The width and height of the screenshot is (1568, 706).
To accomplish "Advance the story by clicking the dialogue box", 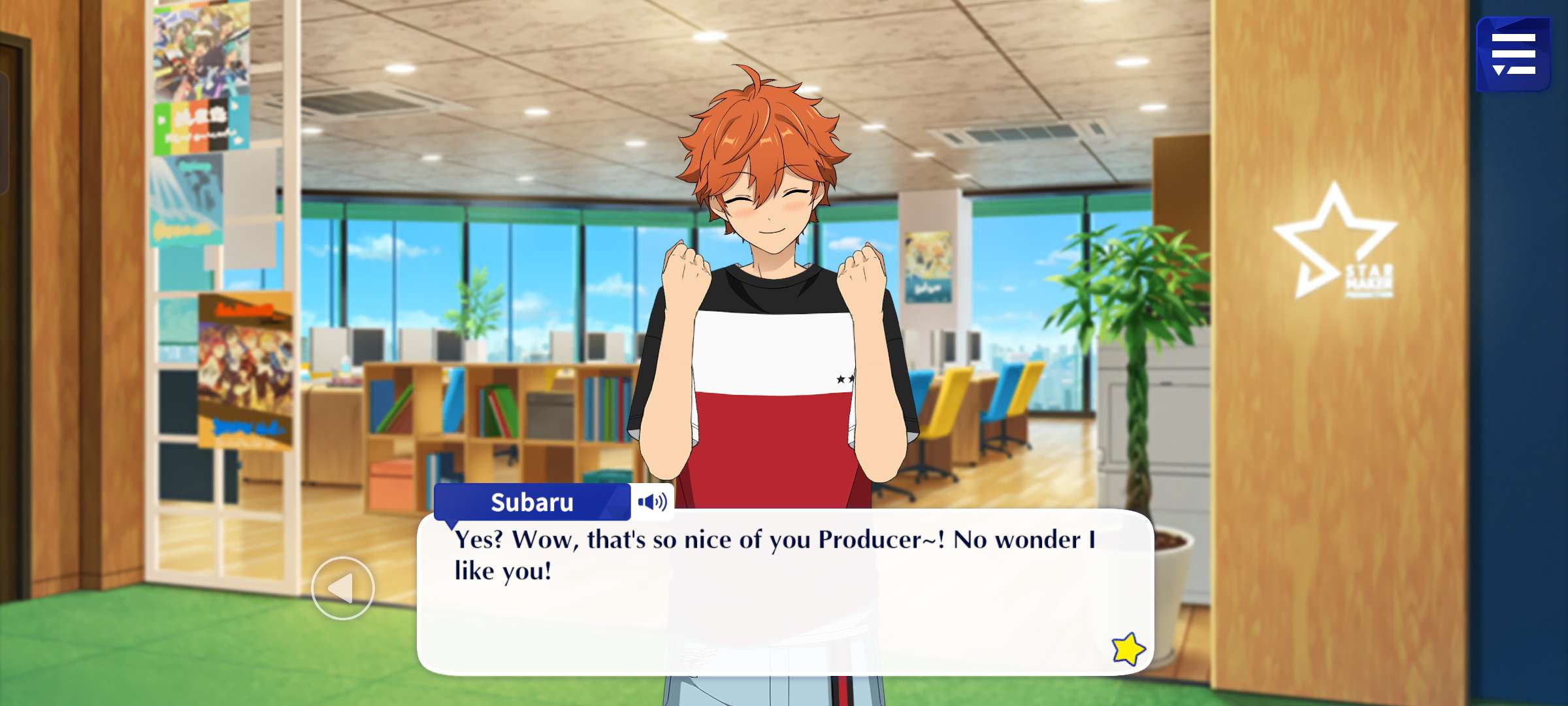I will [784, 575].
